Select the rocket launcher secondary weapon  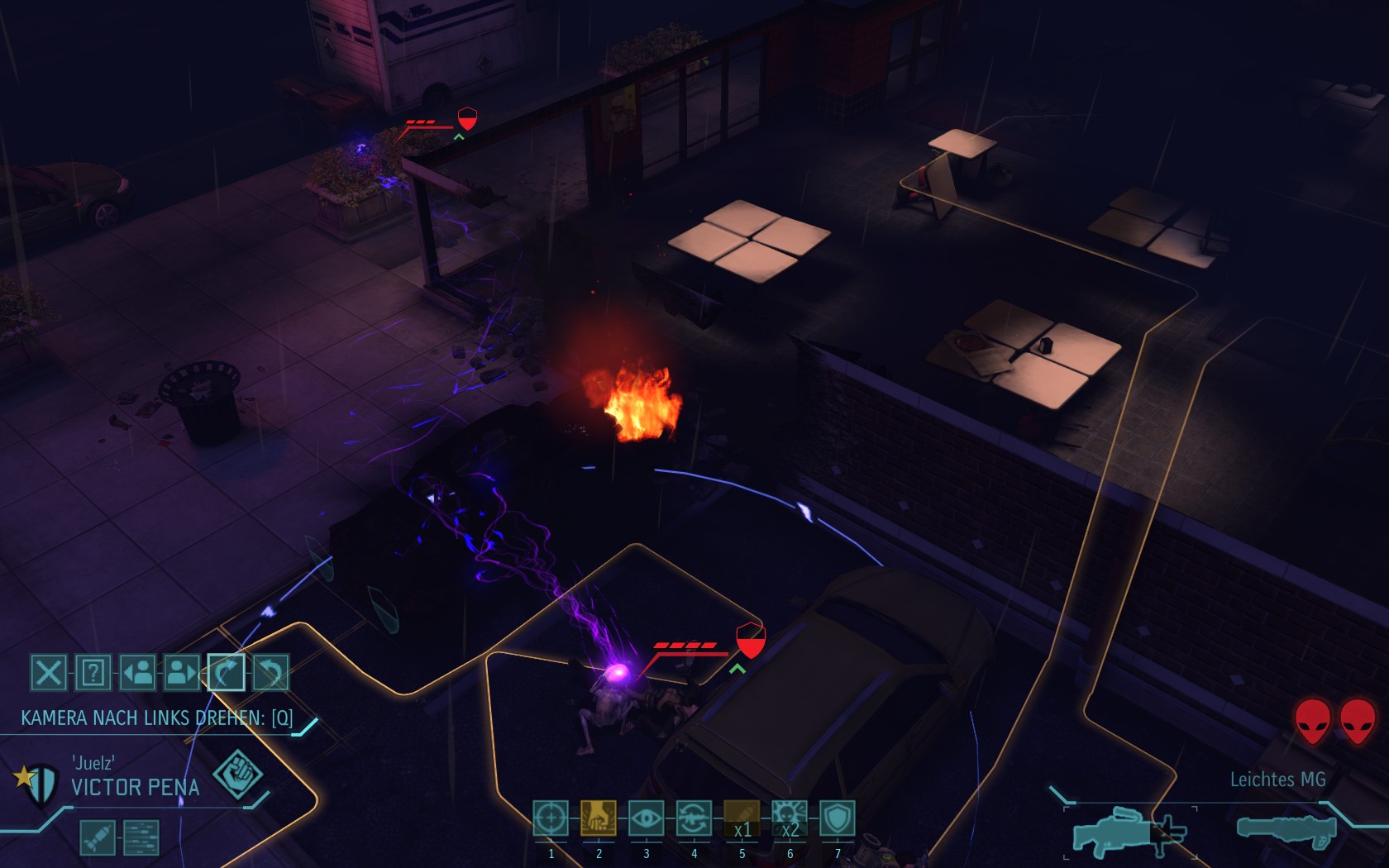1286,829
